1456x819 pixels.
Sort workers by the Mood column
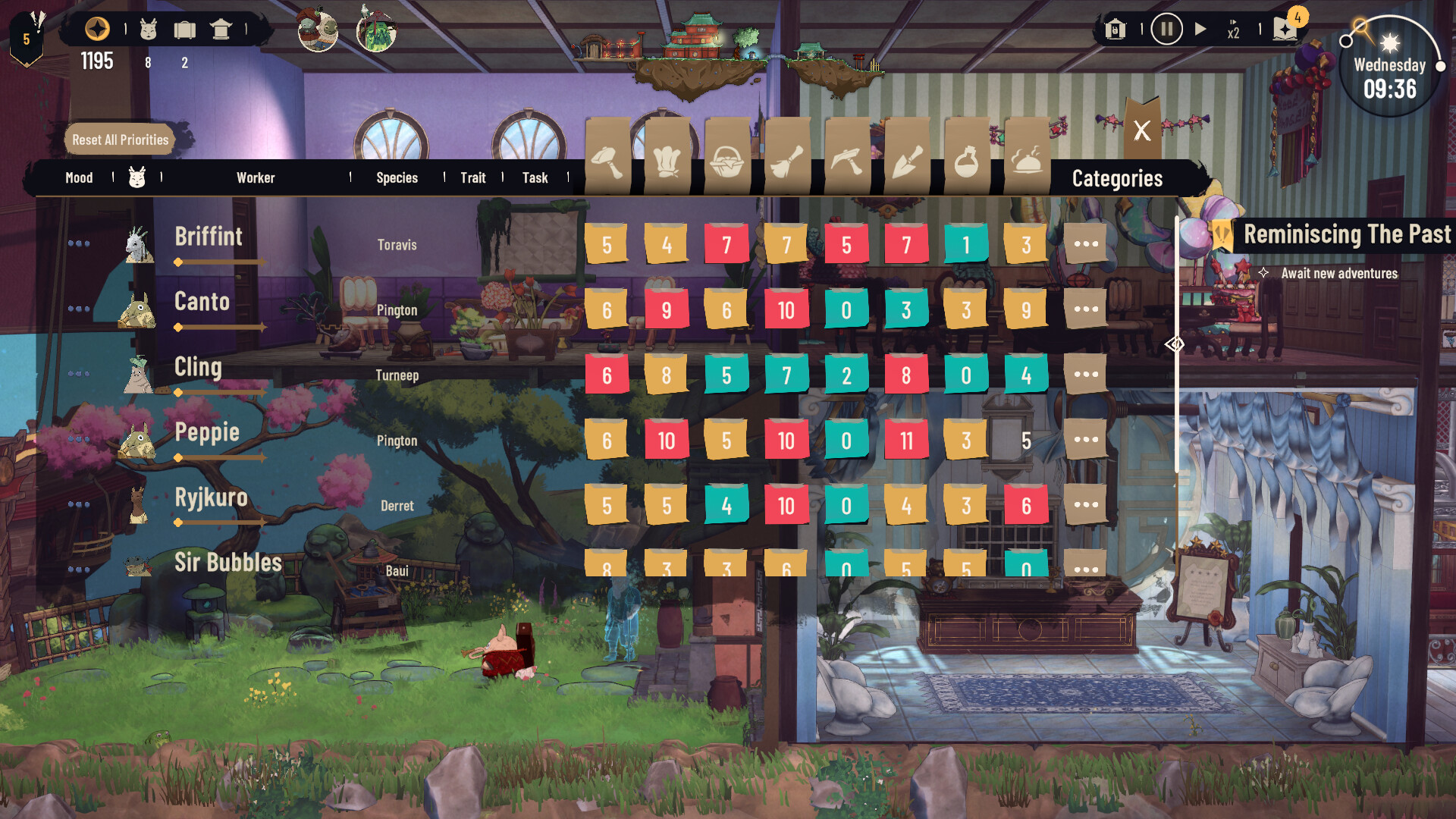pyautogui.click(x=79, y=178)
